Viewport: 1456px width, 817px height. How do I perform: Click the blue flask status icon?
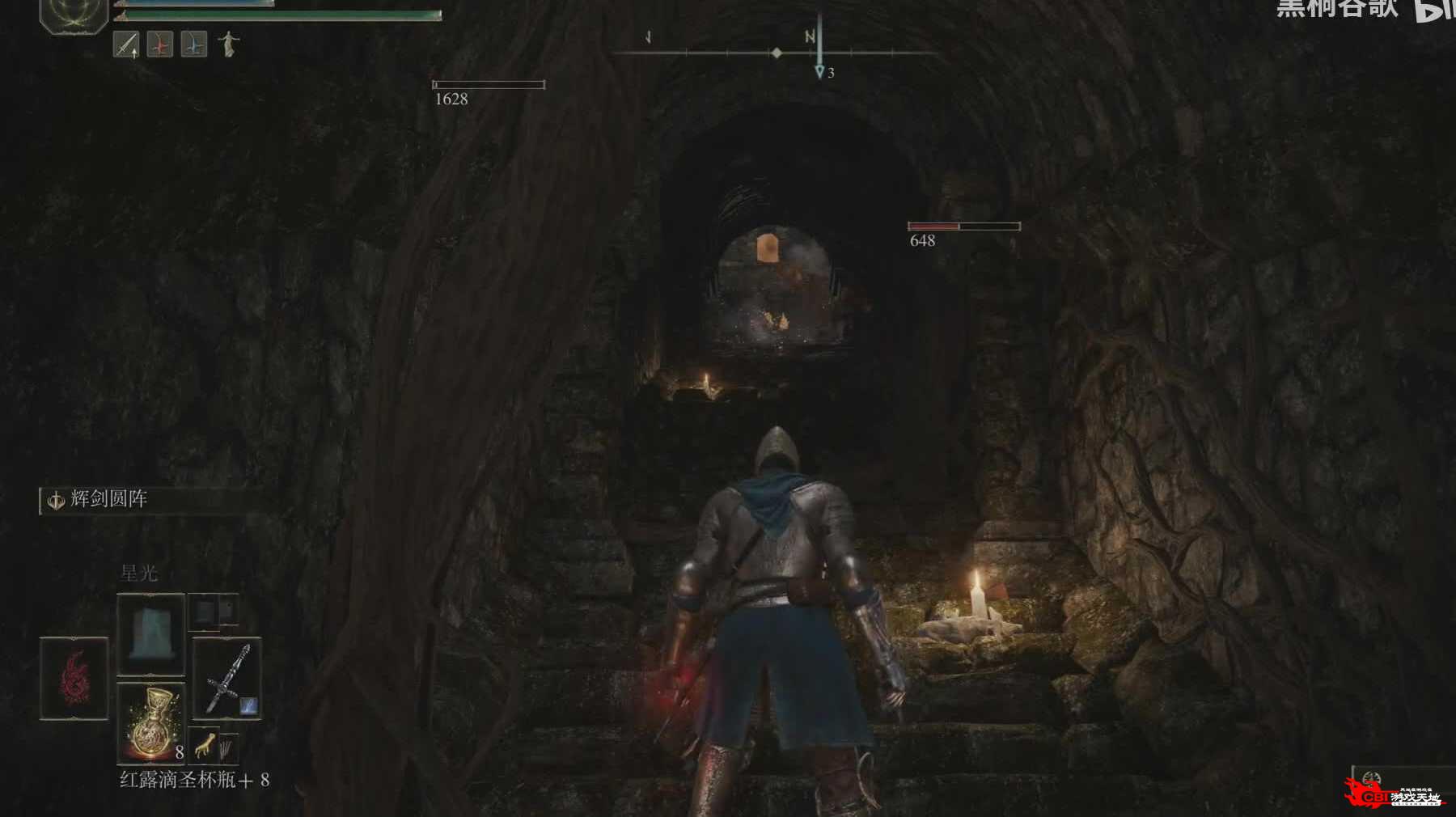(193, 44)
